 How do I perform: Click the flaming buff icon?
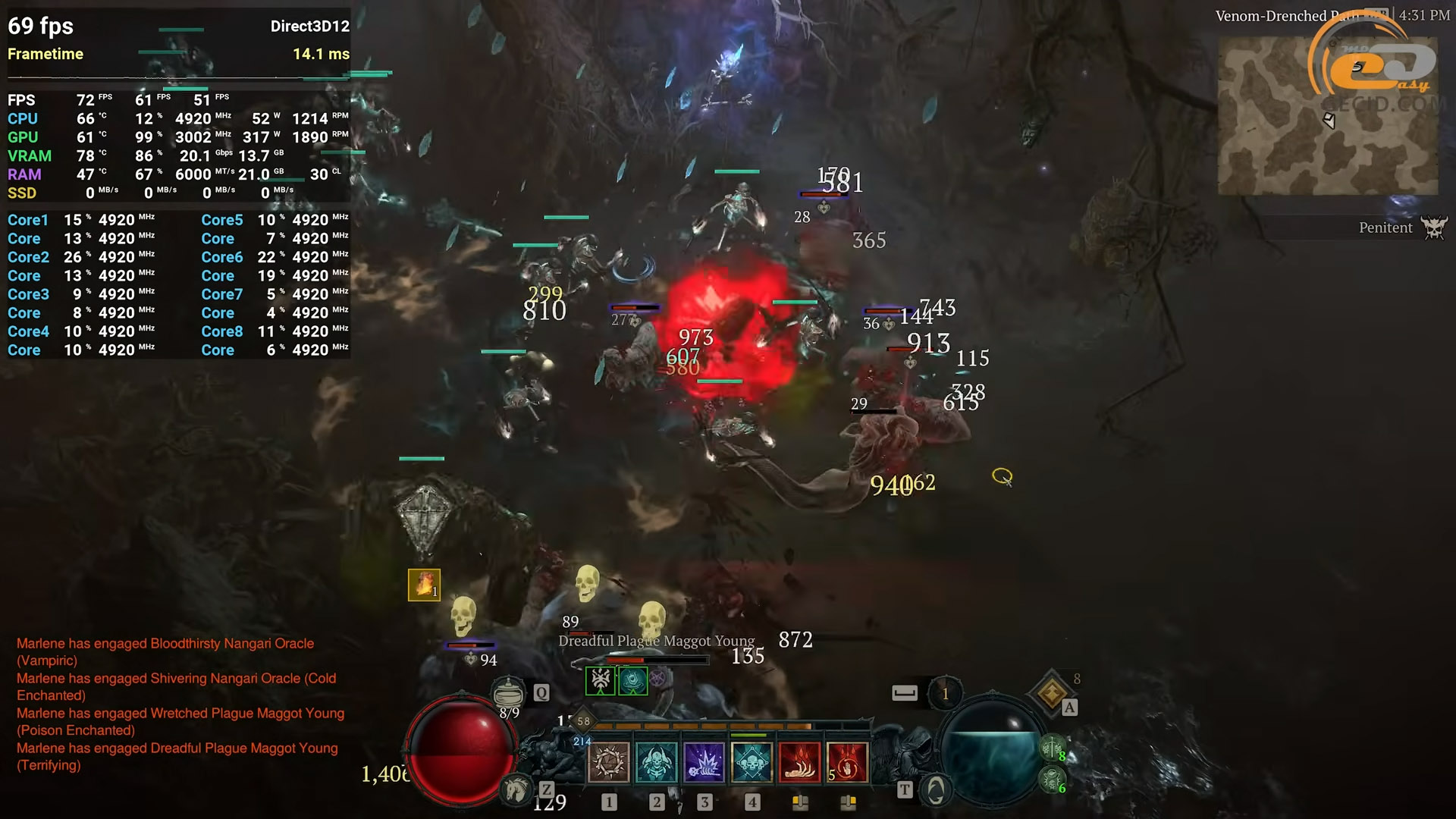(424, 585)
